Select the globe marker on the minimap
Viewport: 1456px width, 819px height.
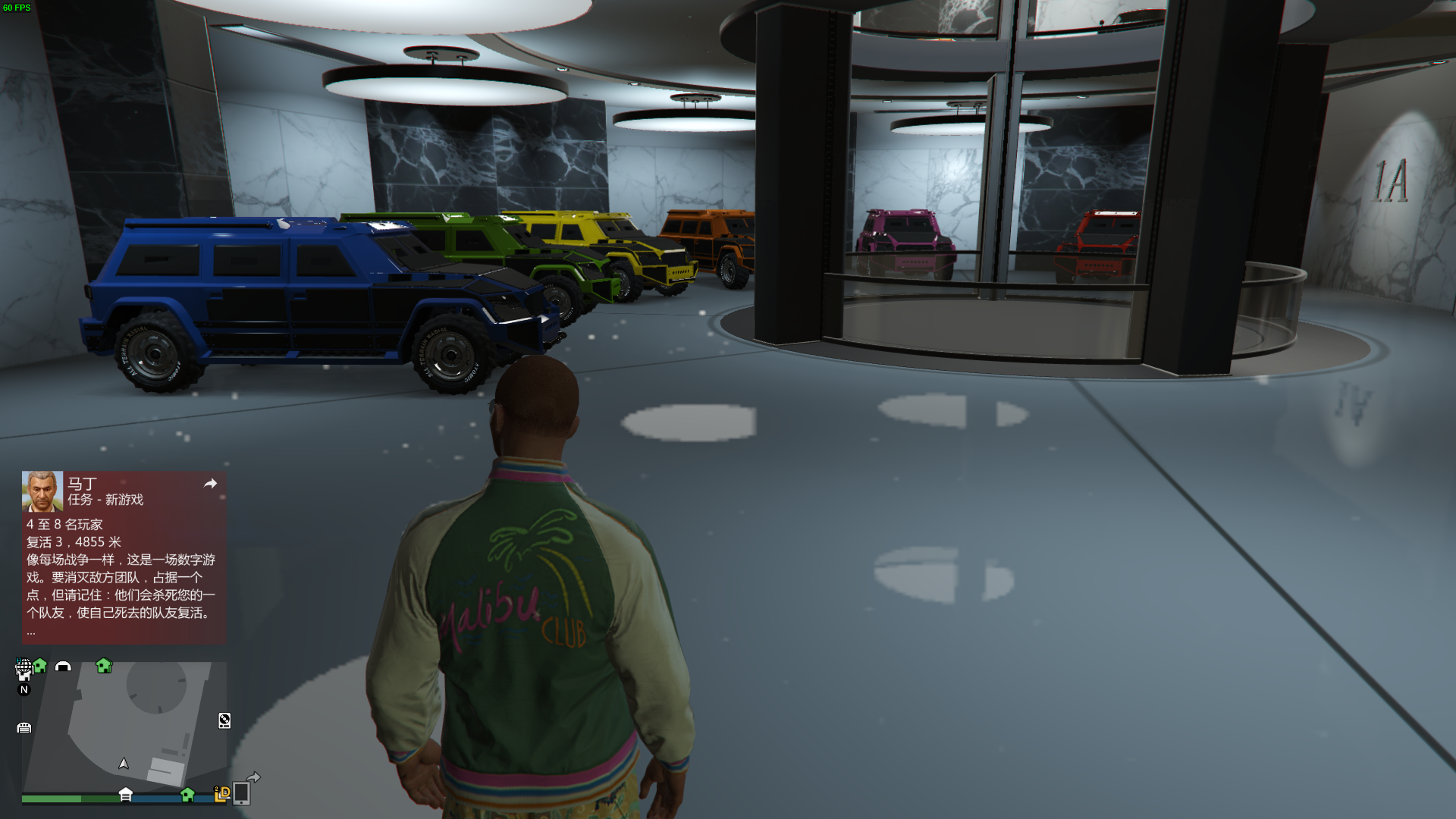coord(24,667)
